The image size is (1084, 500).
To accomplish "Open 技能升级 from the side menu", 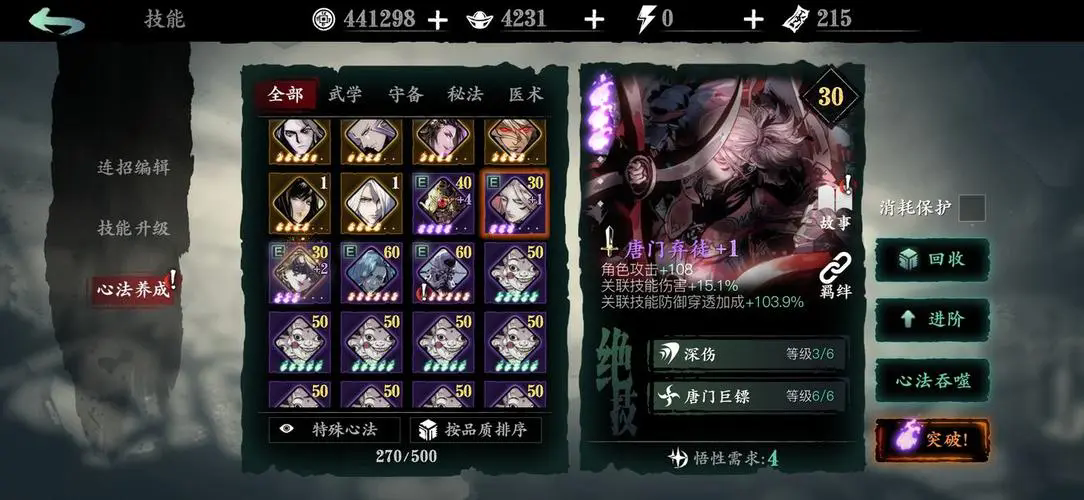I will [133, 228].
